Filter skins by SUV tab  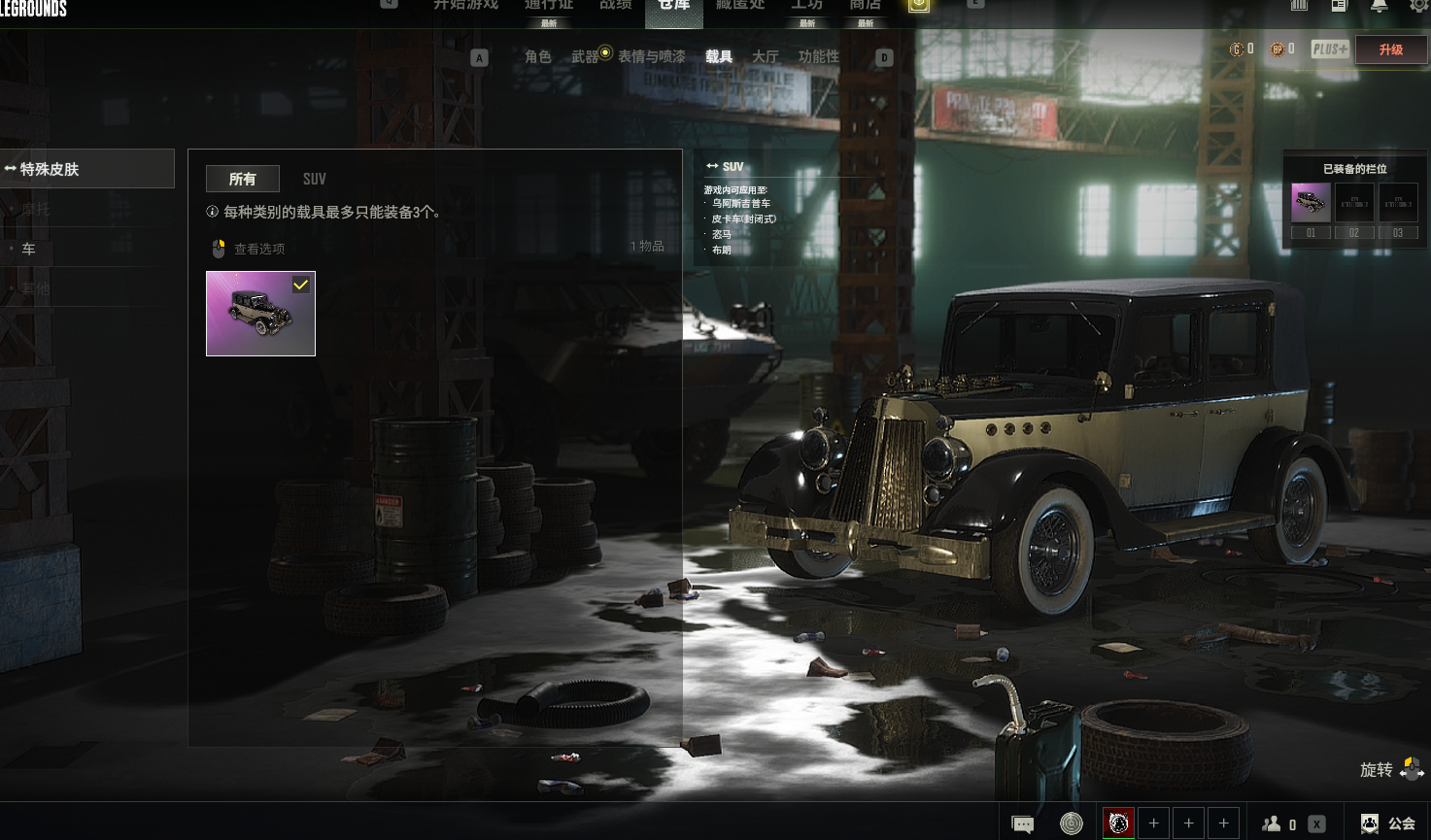(314, 179)
